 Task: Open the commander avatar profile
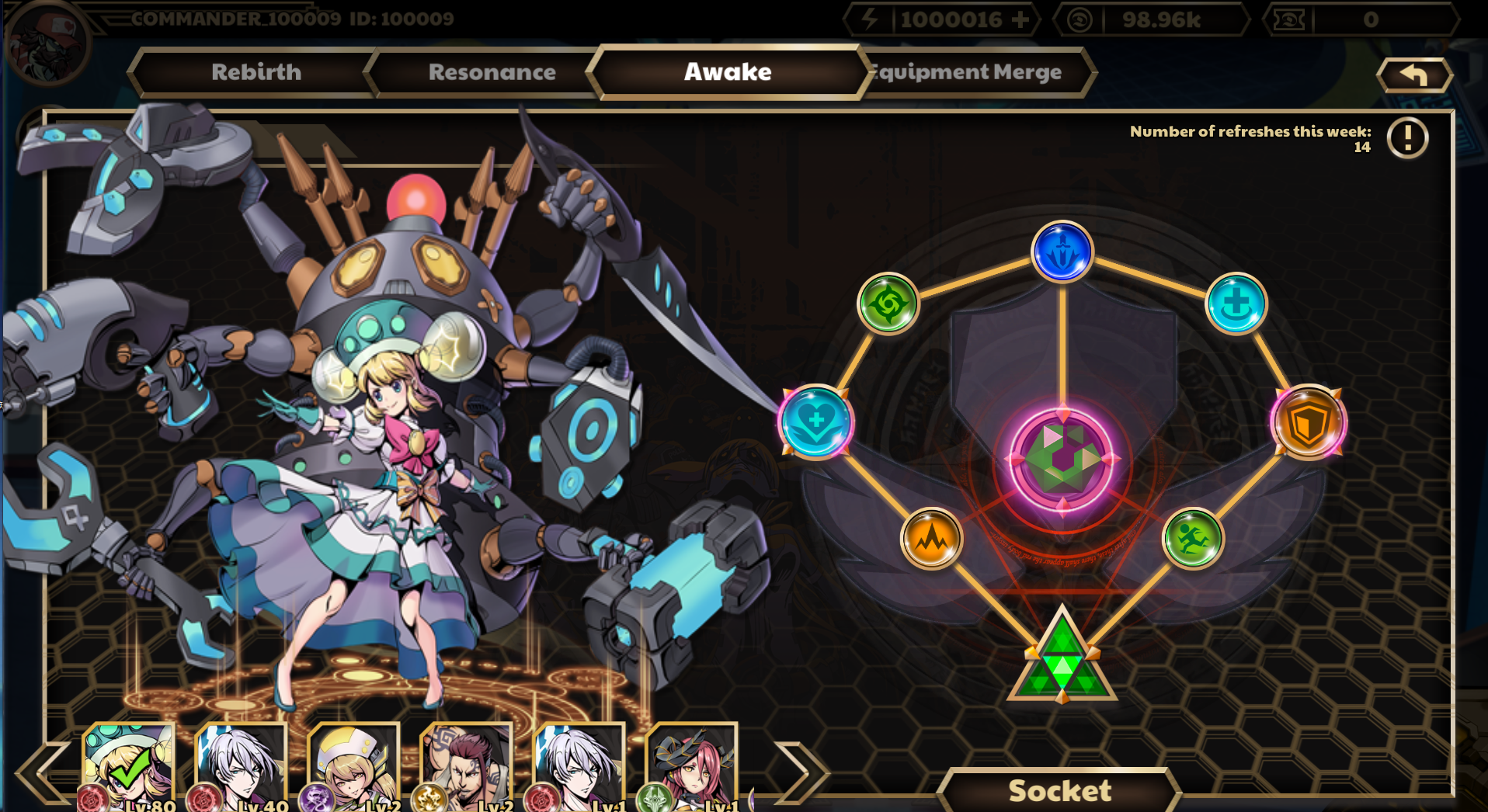[x=47, y=43]
